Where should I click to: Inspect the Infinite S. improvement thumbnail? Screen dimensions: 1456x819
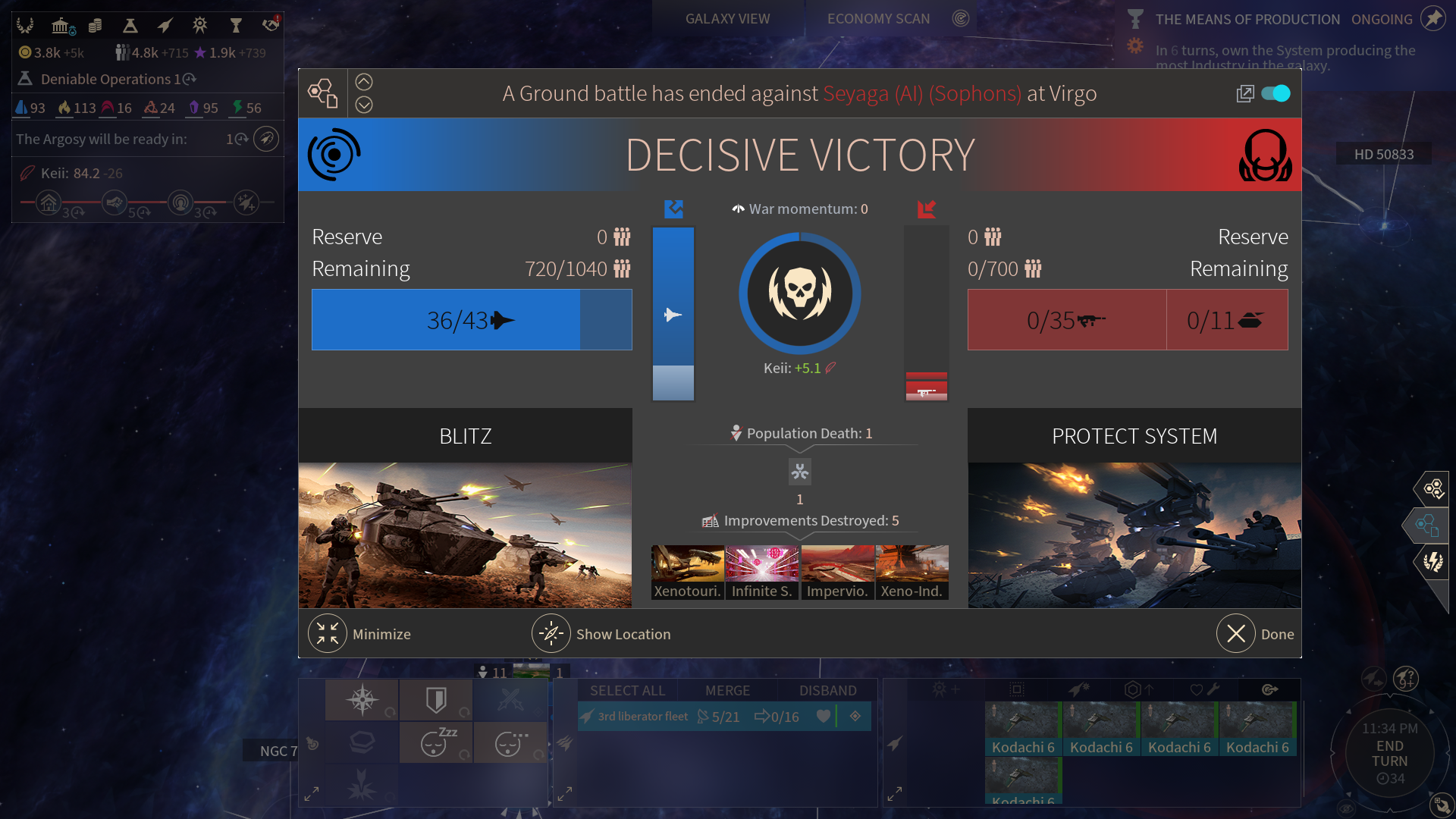(x=762, y=573)
